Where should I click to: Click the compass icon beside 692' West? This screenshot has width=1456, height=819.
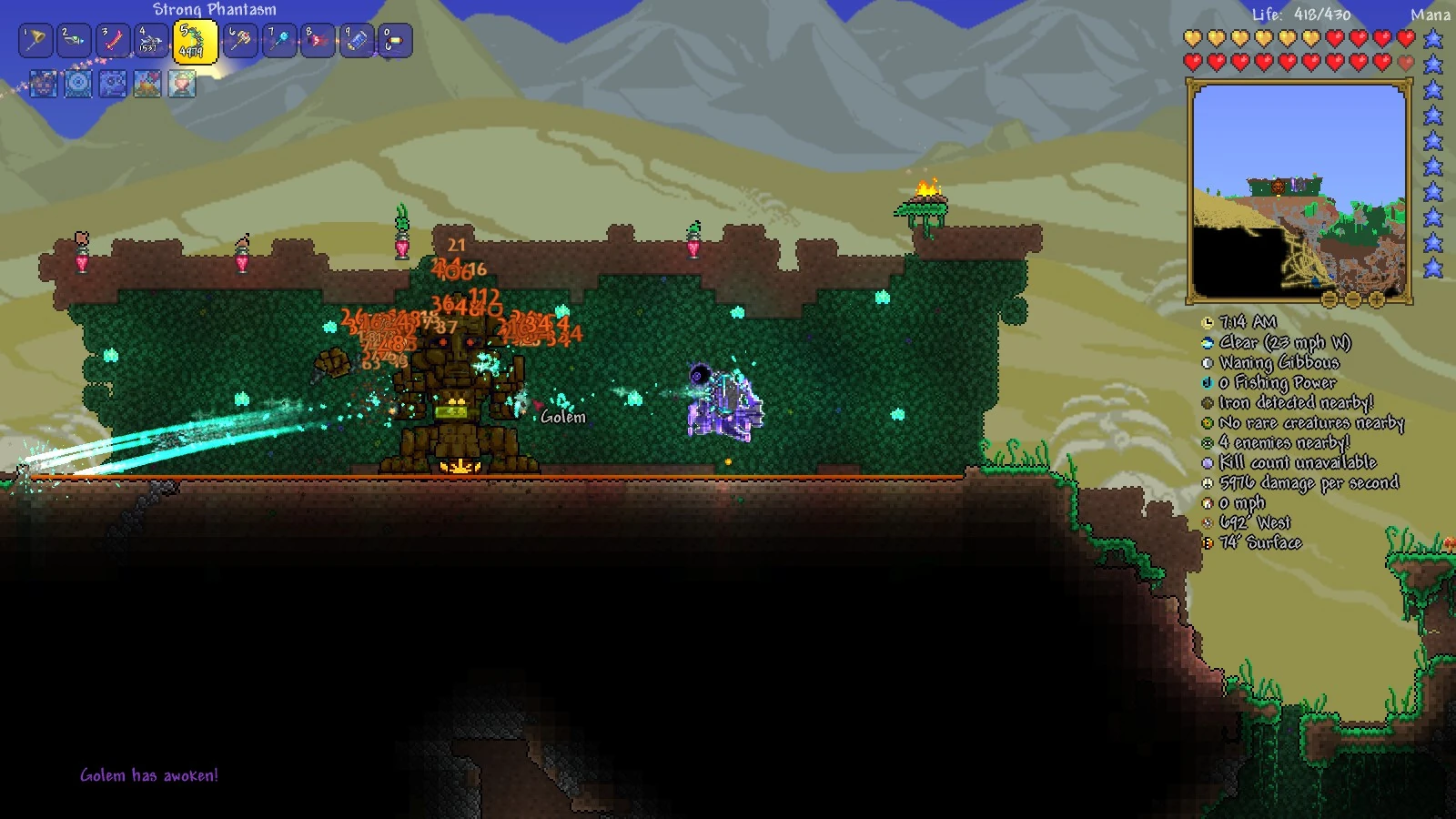pyautogui.click(x=1207, y=522)
